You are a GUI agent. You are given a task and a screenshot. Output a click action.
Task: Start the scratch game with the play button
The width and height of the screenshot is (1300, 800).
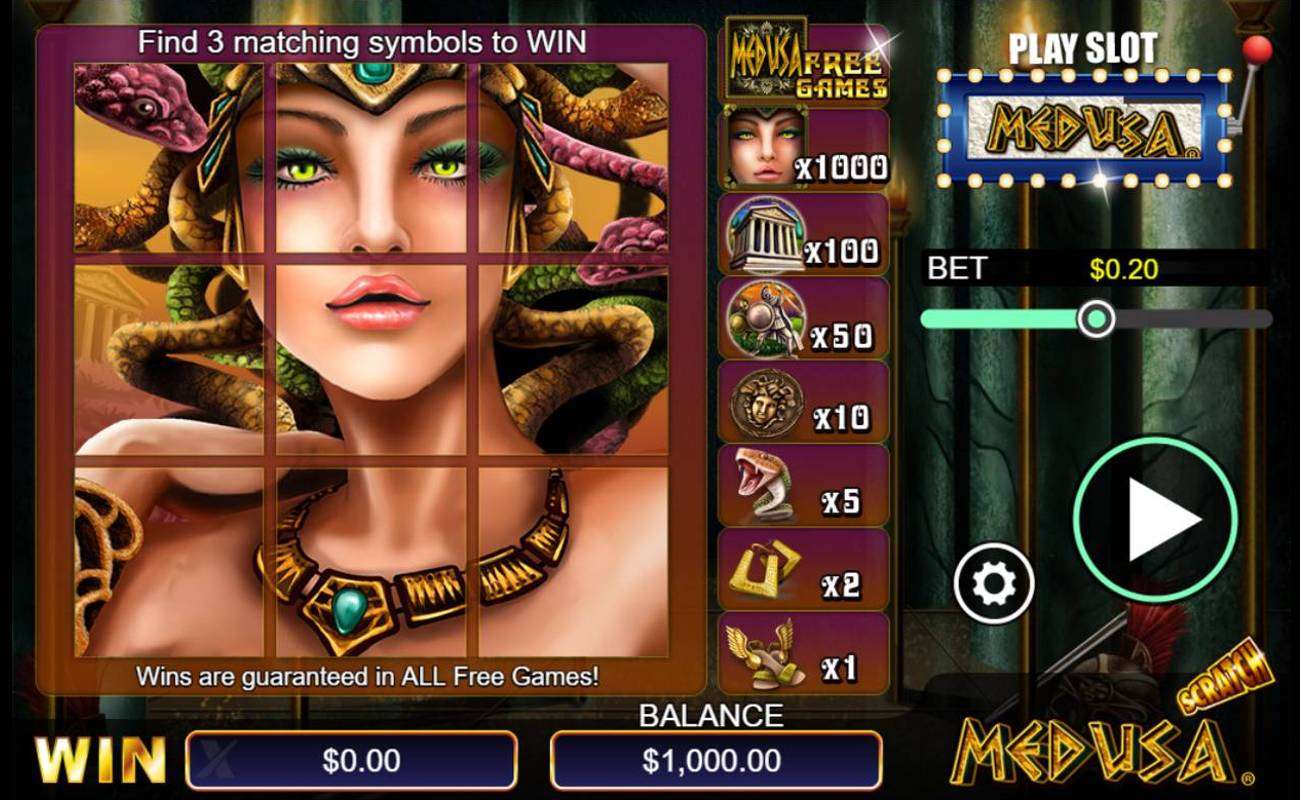click(1155, 518)
